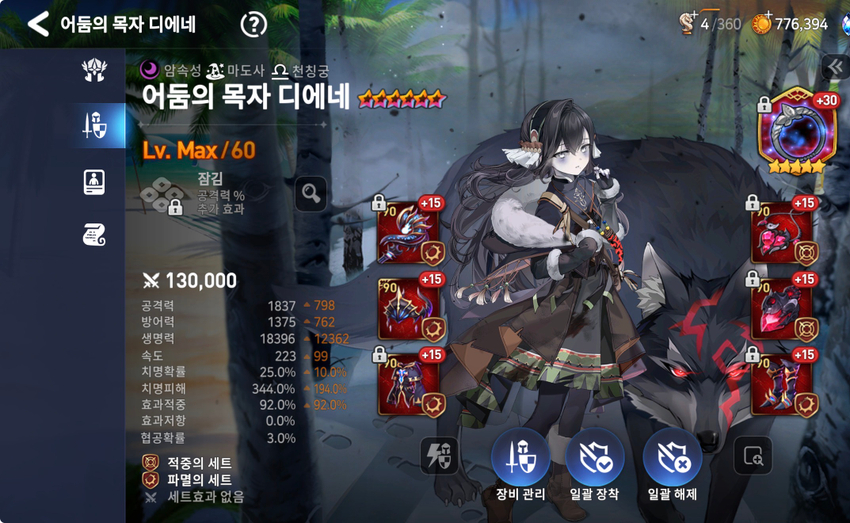Screen dimensions: 850x523
Task: Select the equipped helmet slot
Action: pos(410,308)
